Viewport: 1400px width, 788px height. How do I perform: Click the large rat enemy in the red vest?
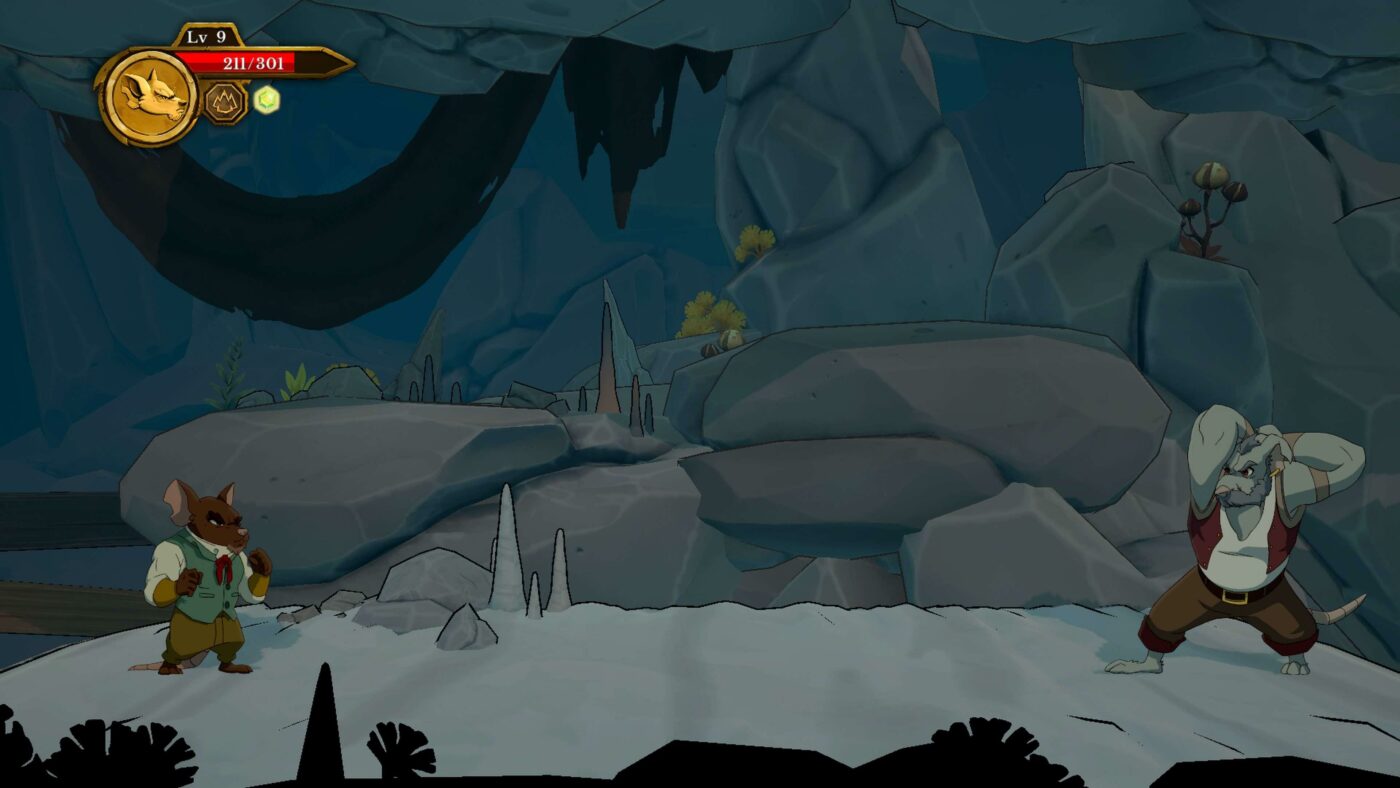1240,540
